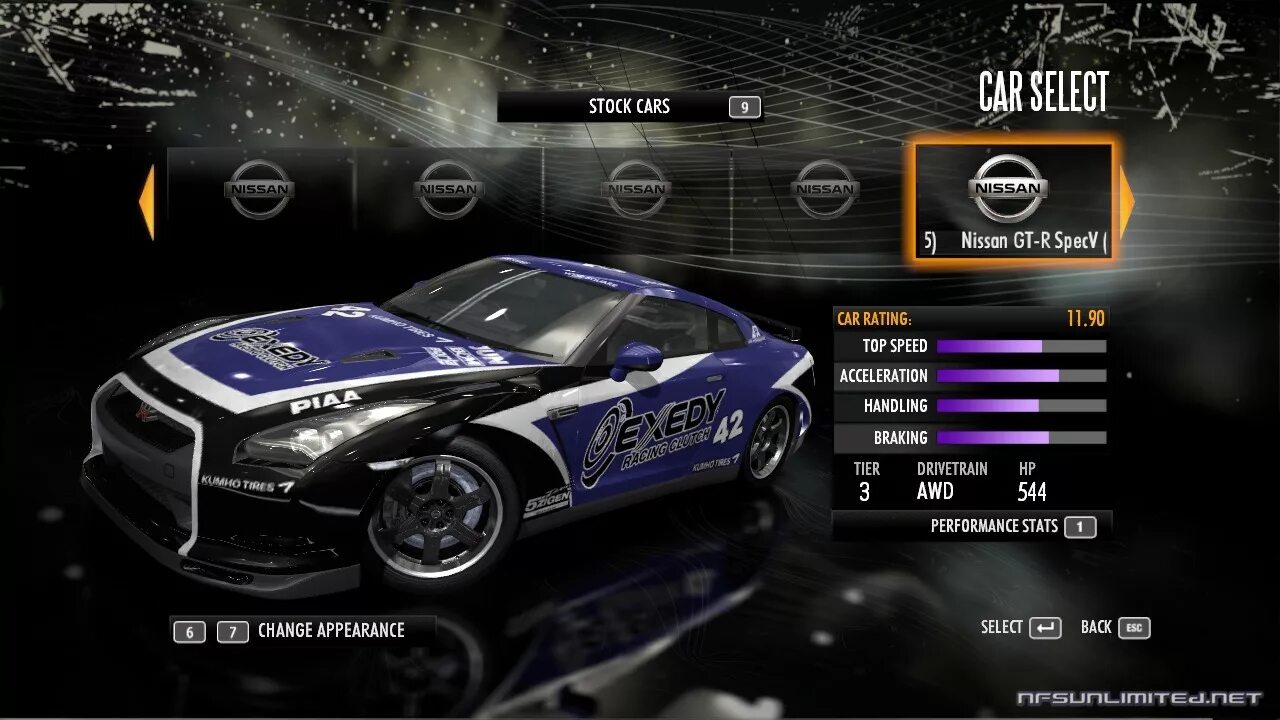The height and width of the screenshot is (720, 1280).
Task: Choose Change Appearance option
Action: [330, 631]
